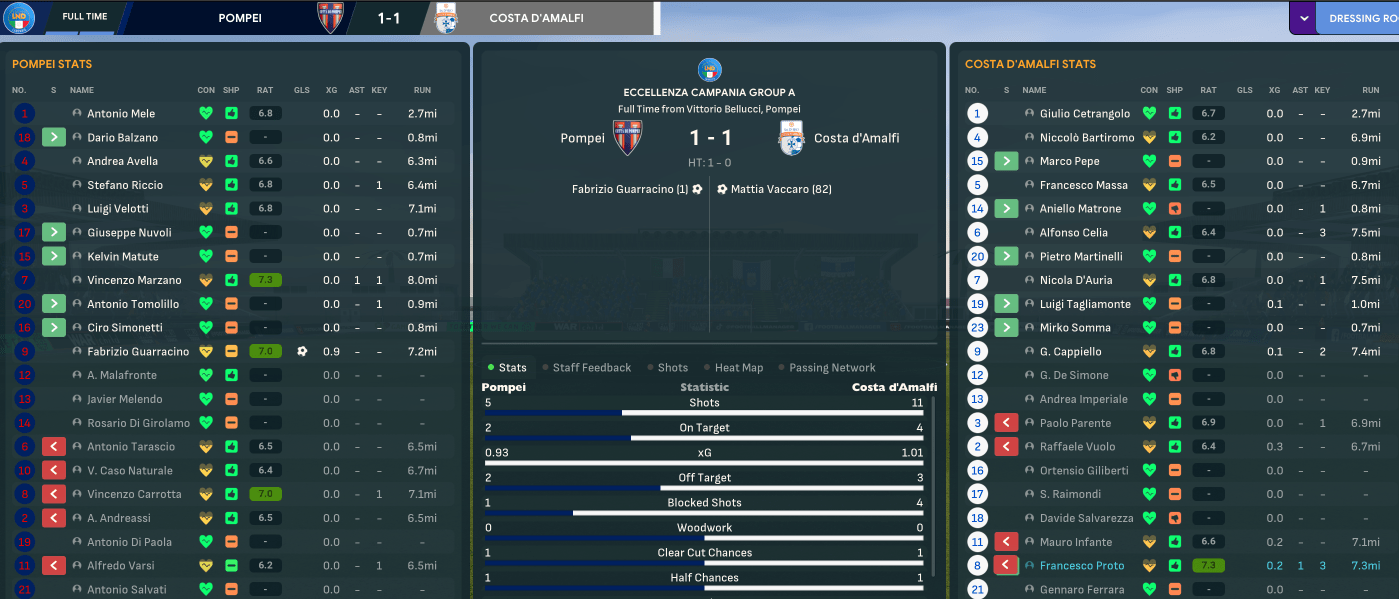Click the Pompei club badge in the scoreline

click(x=627, y=138)
